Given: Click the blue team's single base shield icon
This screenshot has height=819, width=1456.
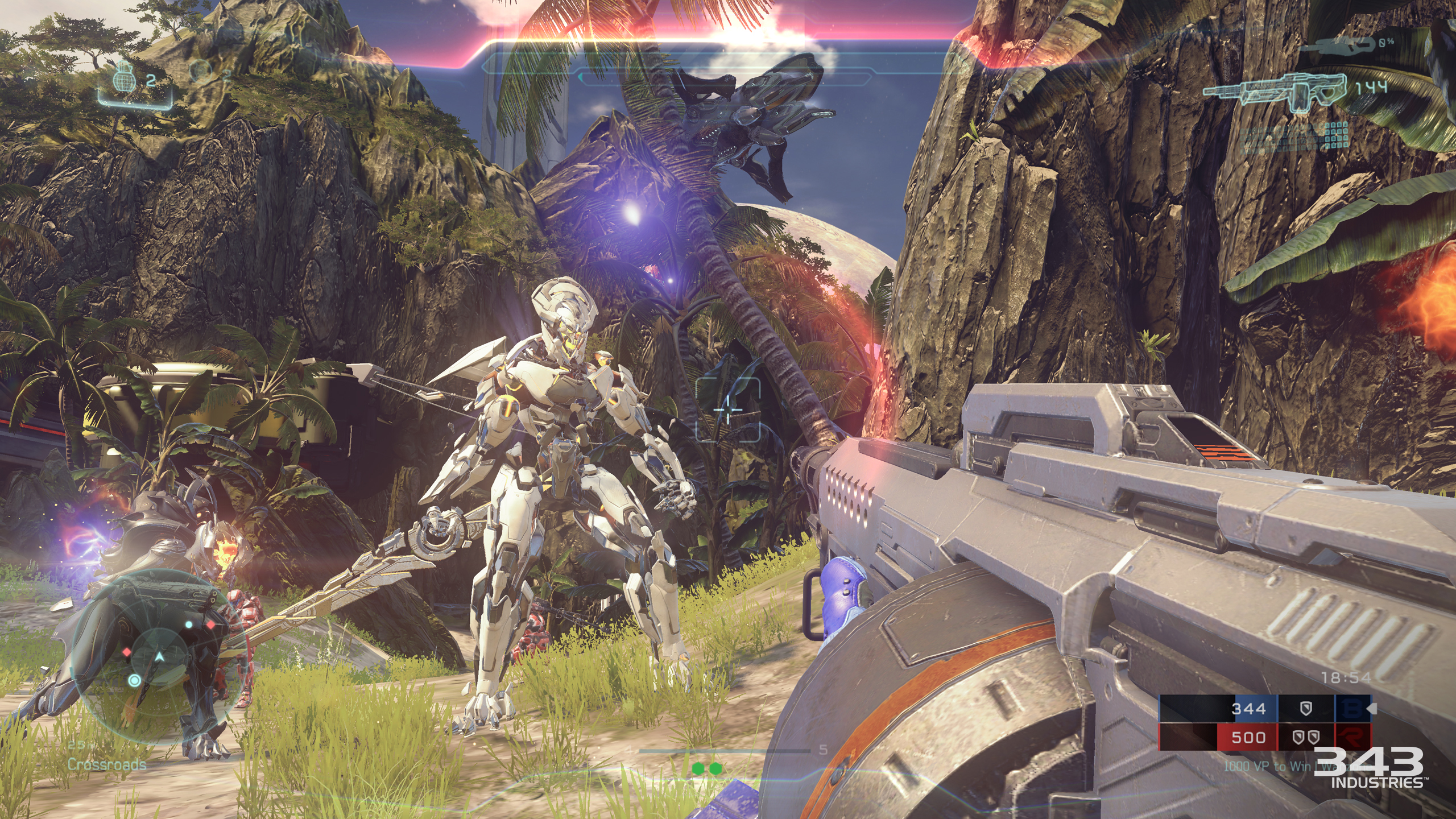Looking at the screenshot, I should point(1306,709).
